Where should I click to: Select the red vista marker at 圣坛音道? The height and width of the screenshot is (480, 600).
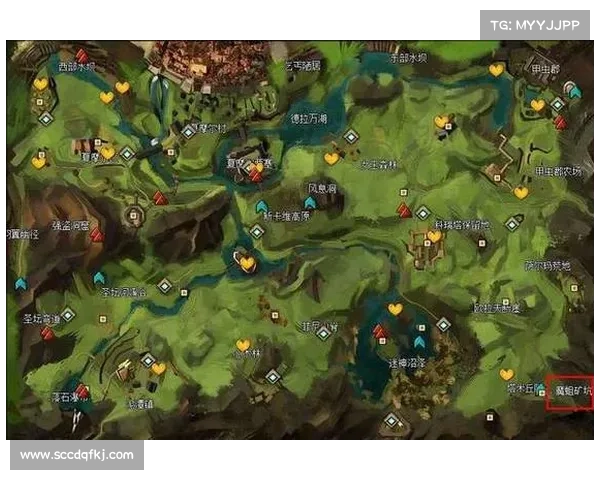click(x=47, y=332)
